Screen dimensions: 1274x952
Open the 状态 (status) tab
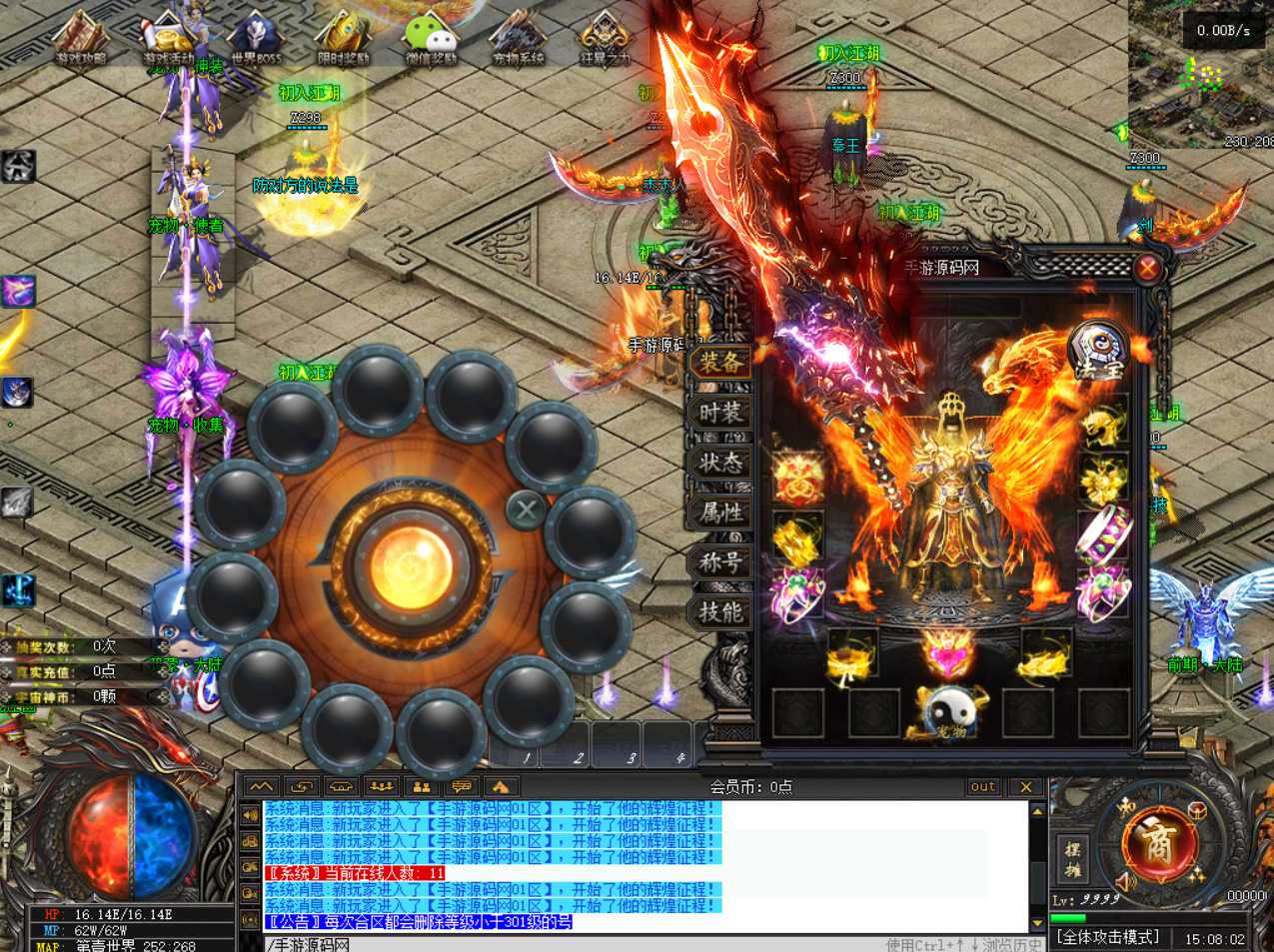point(720,463)
